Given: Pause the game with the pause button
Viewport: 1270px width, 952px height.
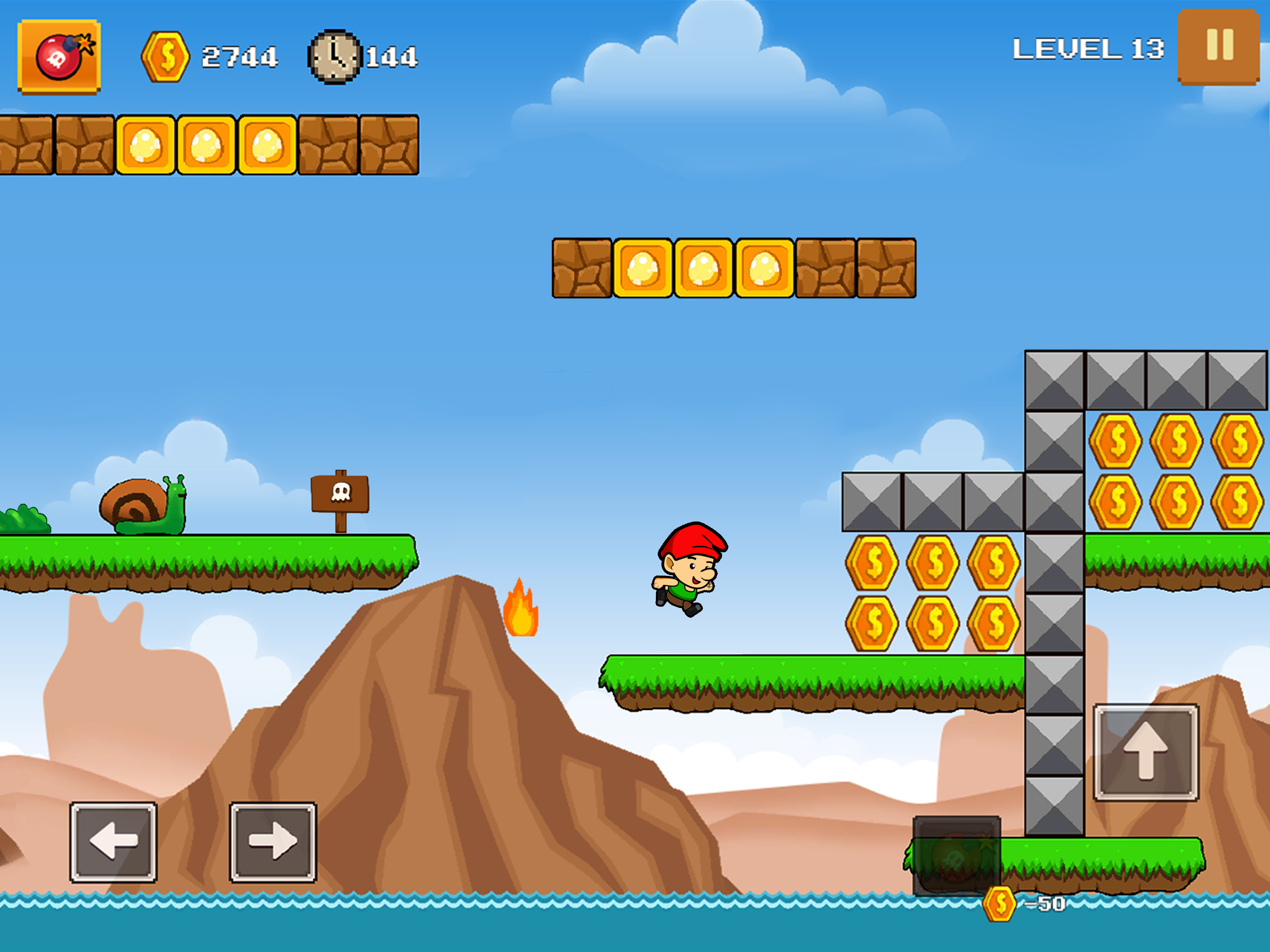Looking at the screenshot, I should point(1218,46).
